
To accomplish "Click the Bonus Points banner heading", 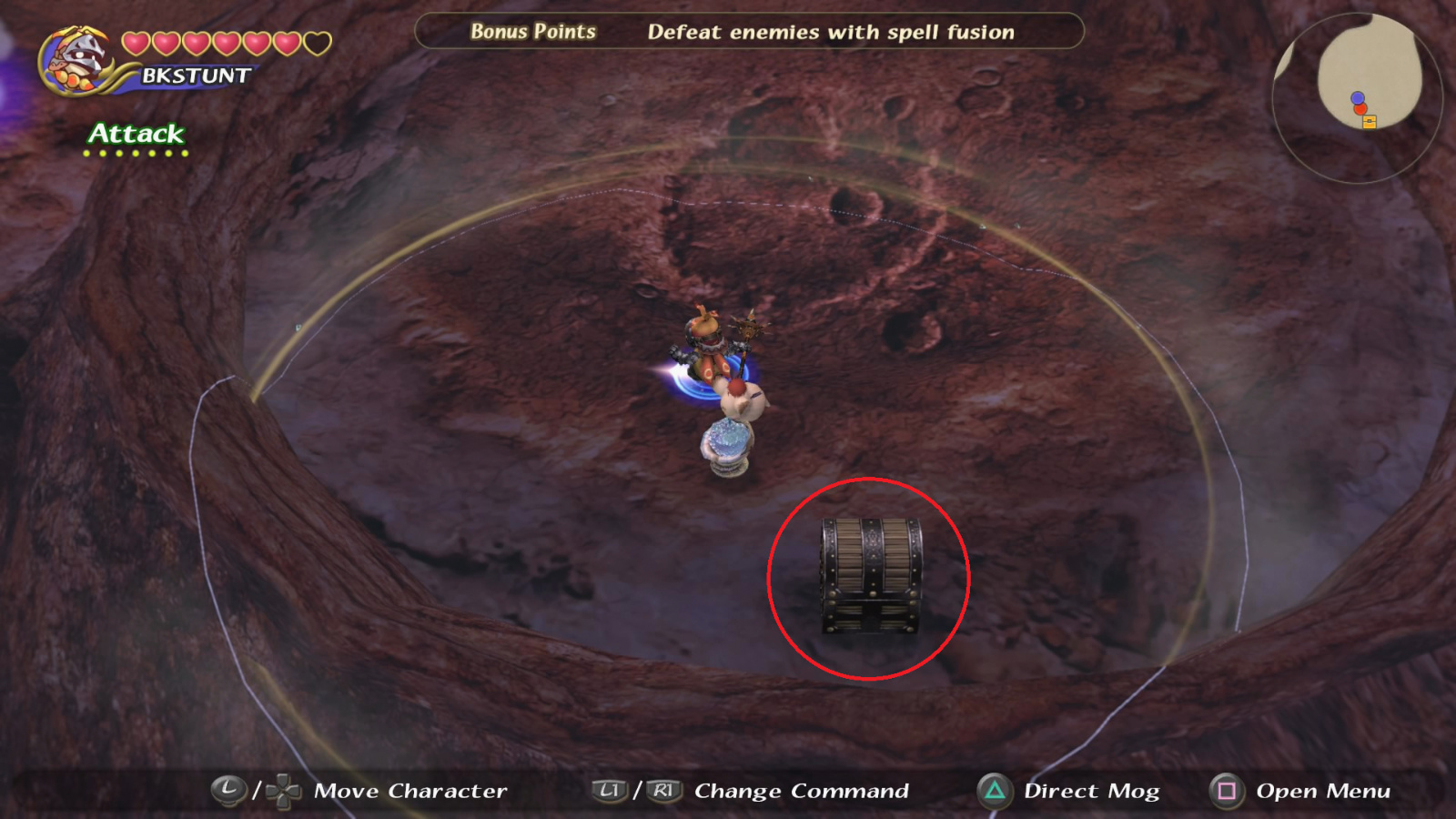I will coord(532,31).
